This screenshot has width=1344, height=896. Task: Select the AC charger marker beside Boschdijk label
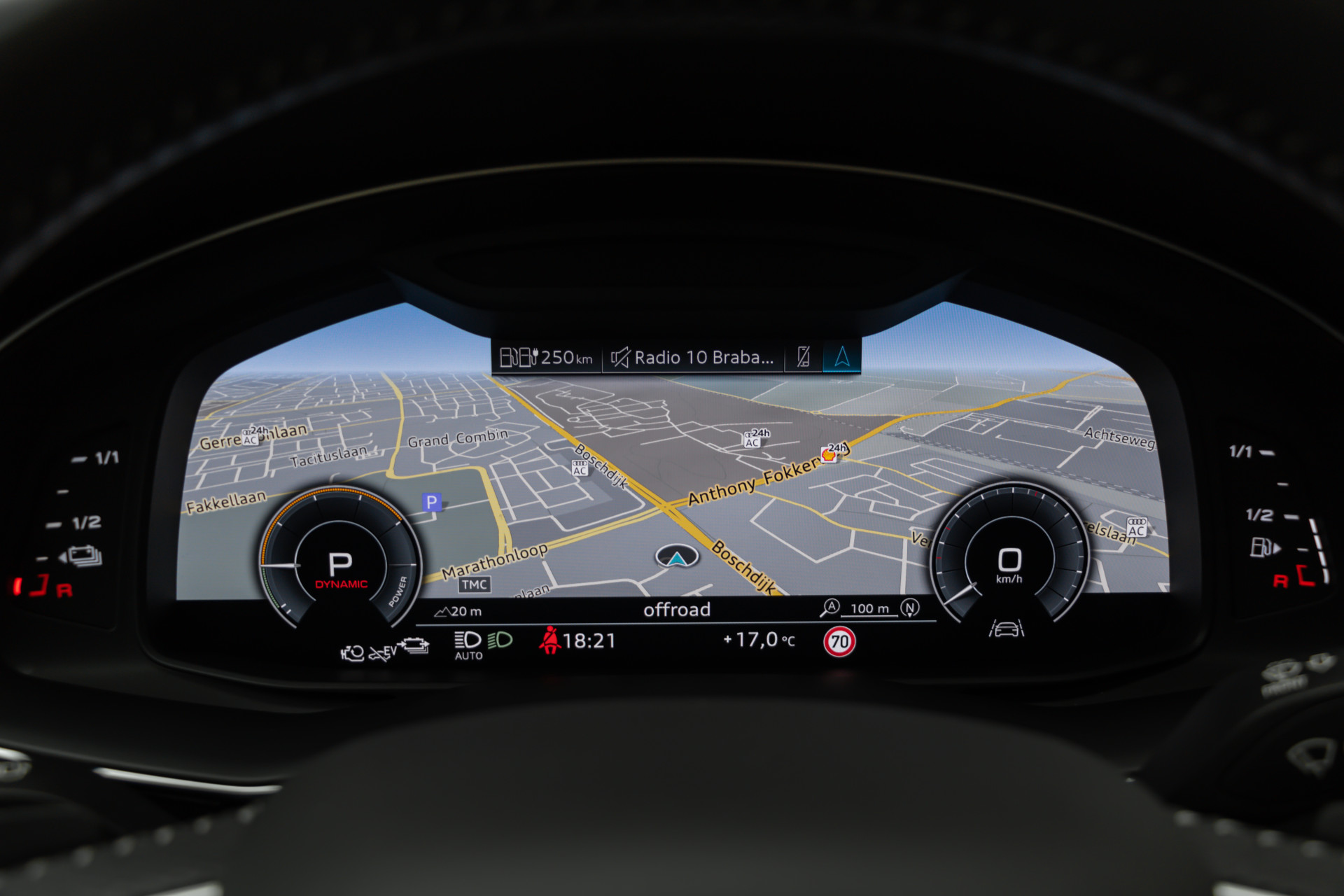coord(580,468)
